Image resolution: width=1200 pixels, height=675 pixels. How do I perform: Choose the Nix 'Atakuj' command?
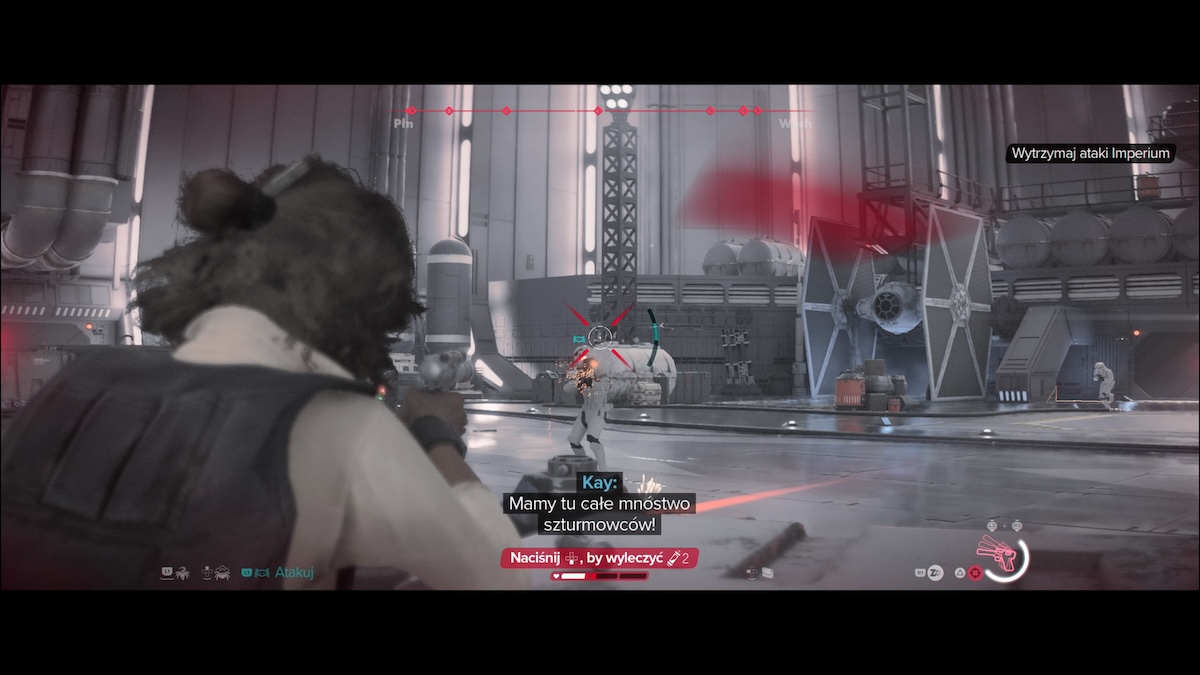(294, 573)
